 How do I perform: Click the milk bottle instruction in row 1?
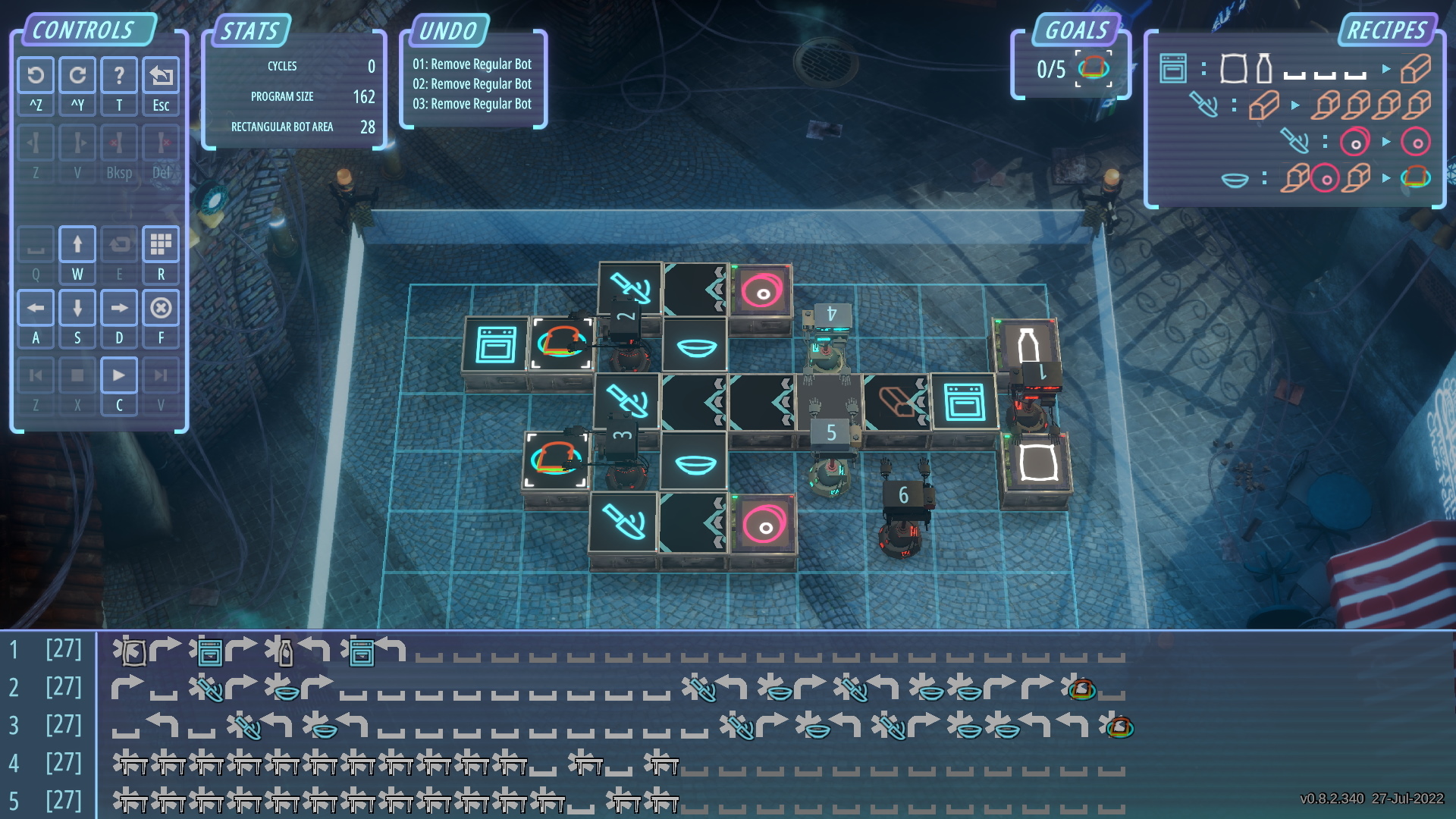[x=286, y=654]
